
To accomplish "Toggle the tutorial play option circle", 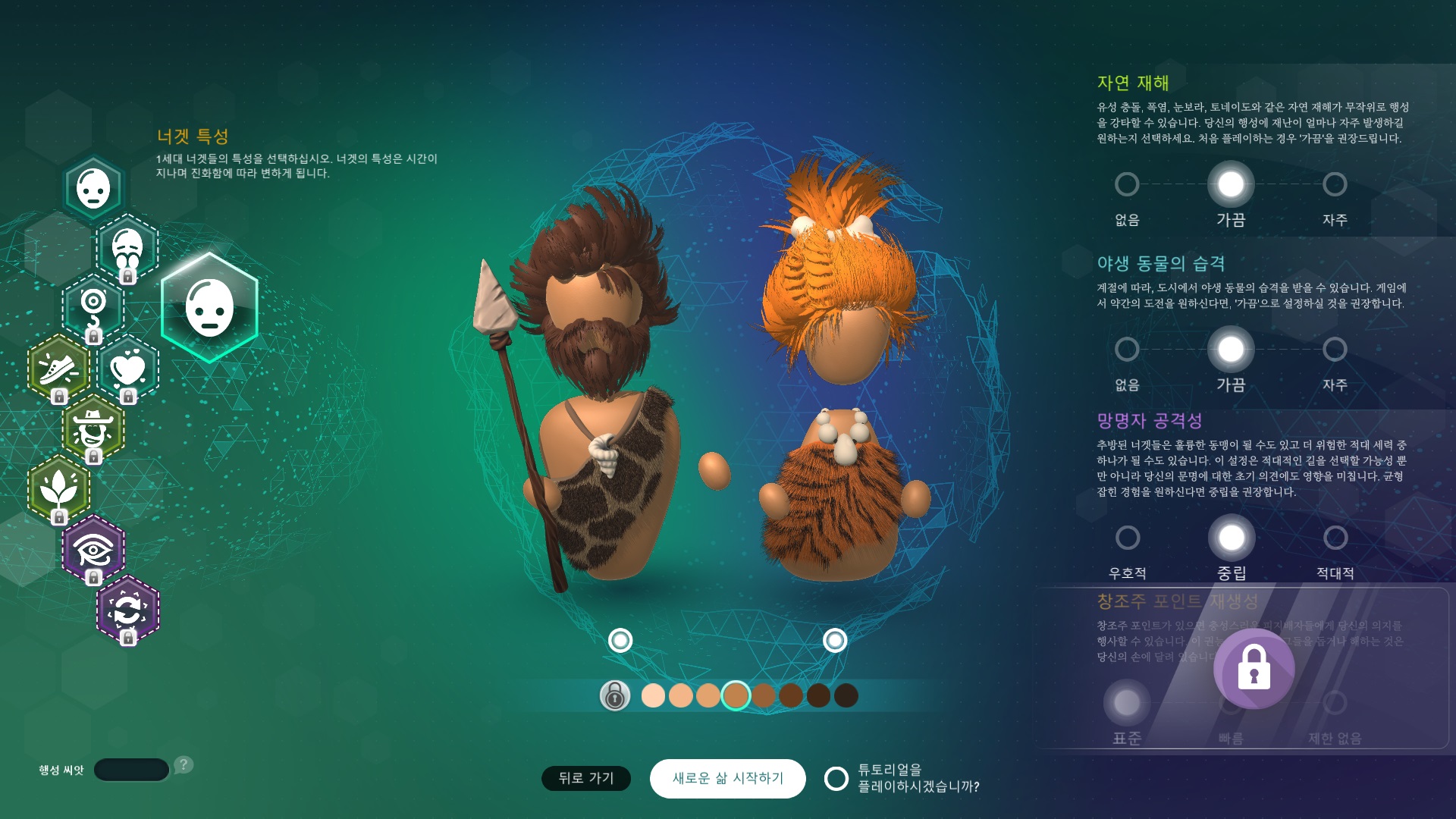I will coord(836,778).
